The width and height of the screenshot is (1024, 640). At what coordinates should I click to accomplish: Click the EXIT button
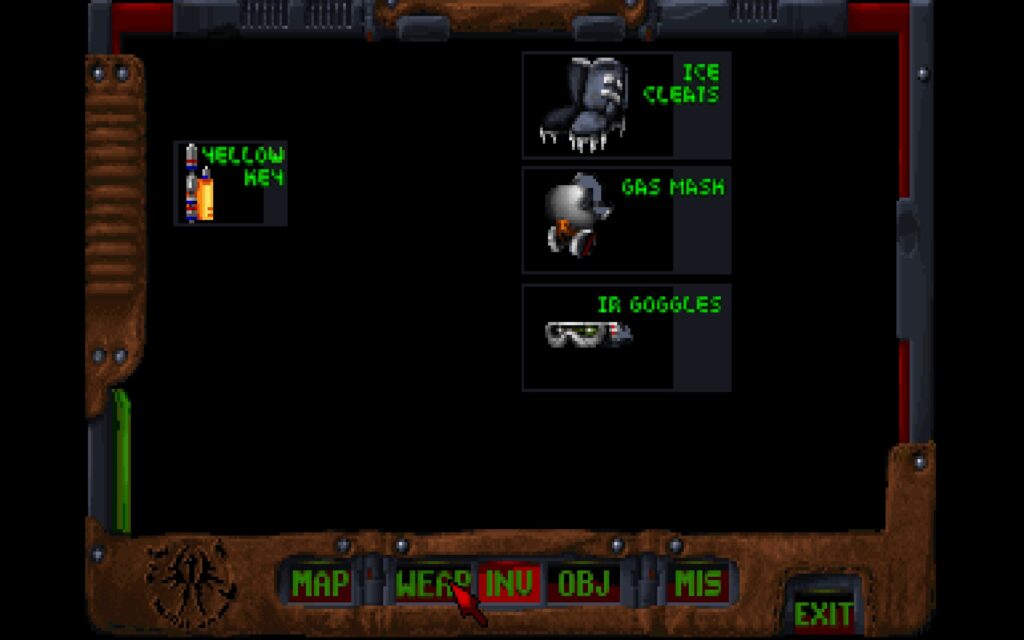[823, 612]
